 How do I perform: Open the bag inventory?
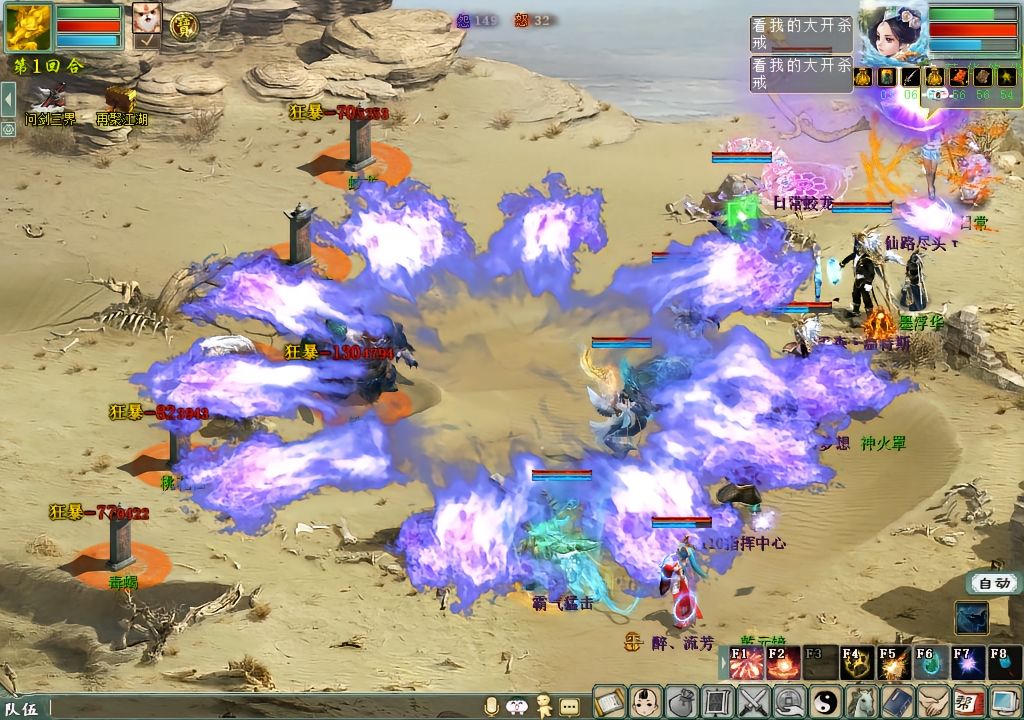(681, 701)
